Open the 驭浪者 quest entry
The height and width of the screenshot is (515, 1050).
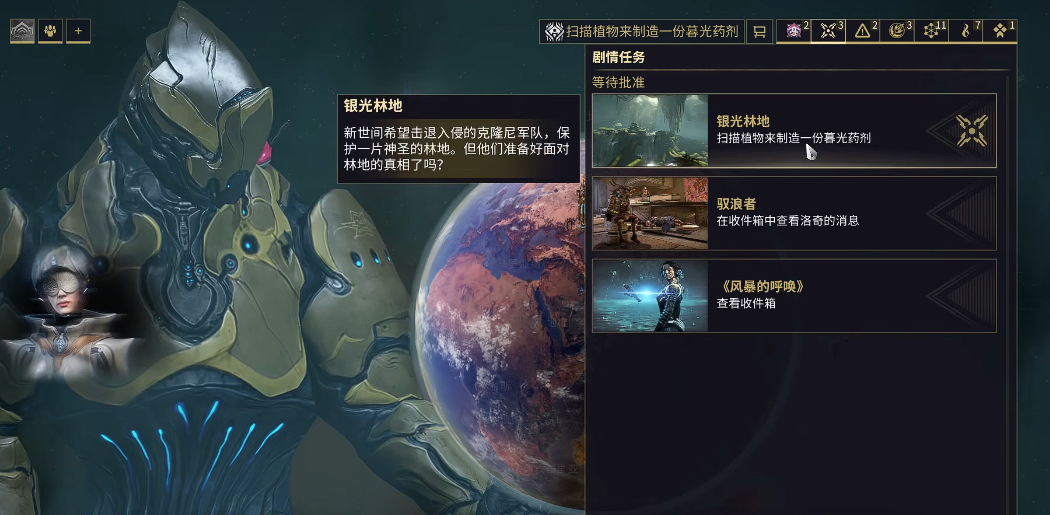[794, 213]
